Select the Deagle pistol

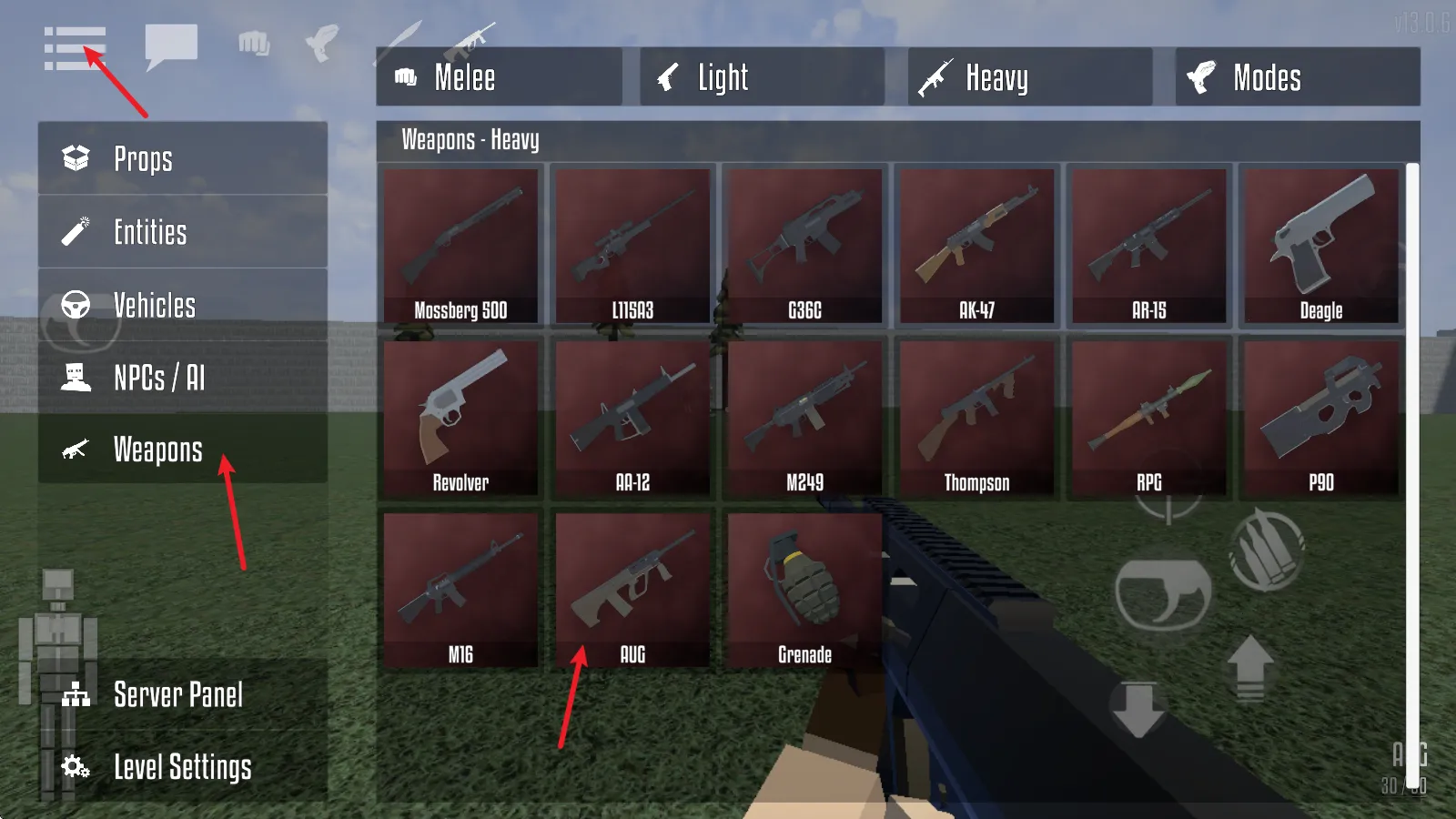(x=1320, y=246)
